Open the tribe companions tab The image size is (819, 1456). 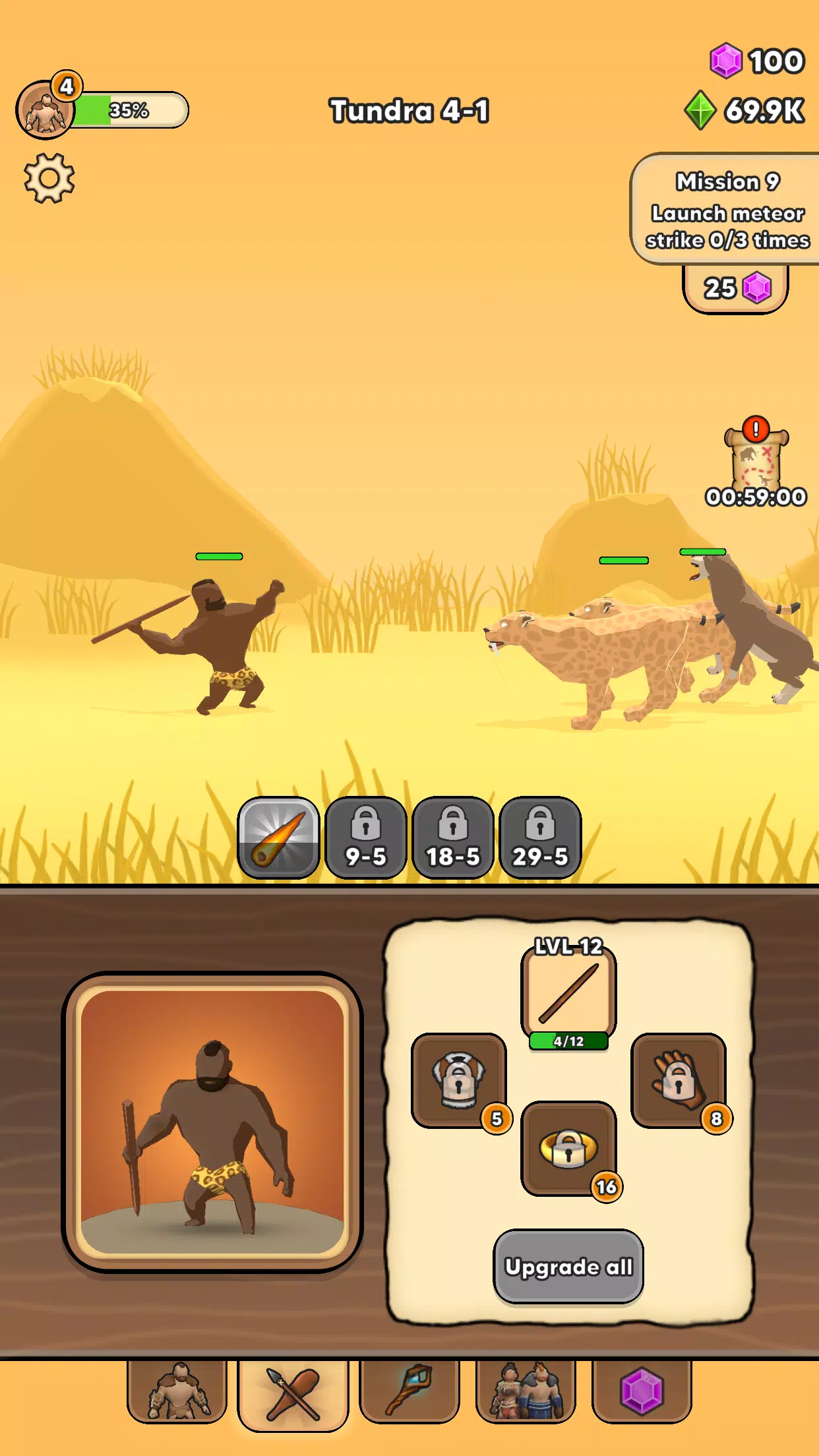coord(526,1391)
